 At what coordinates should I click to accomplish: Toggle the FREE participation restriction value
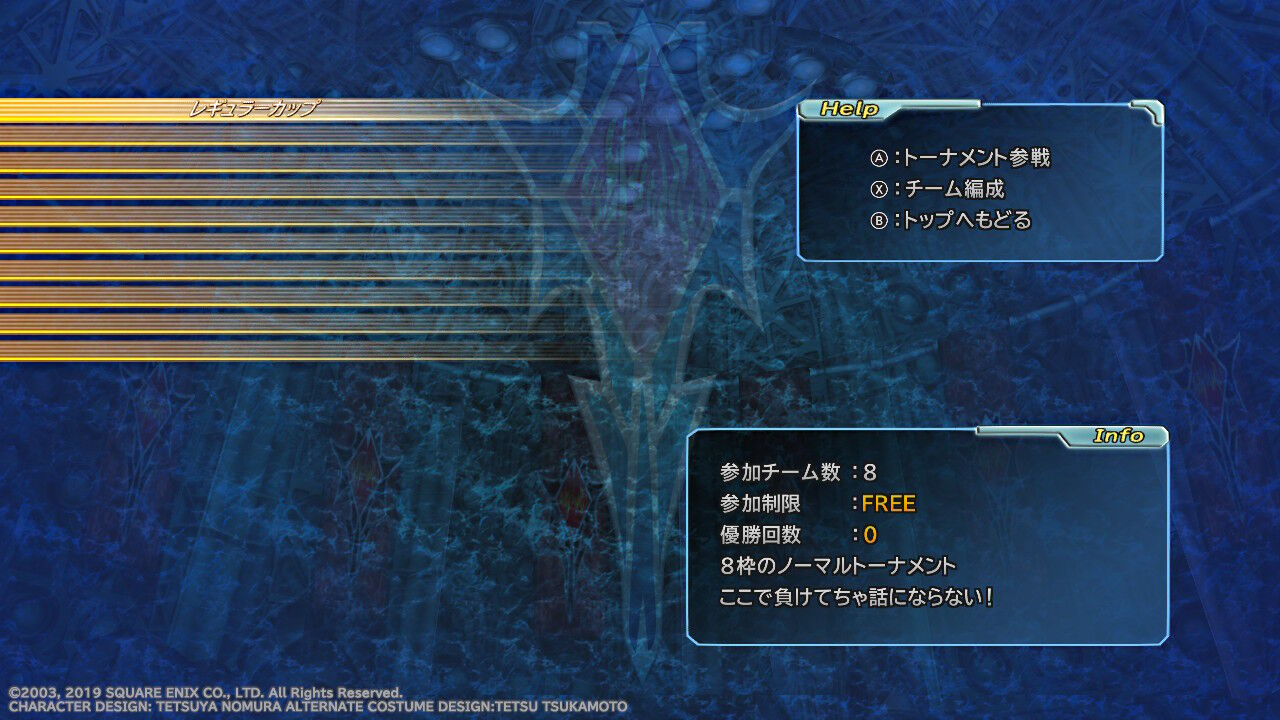[889, 503]
